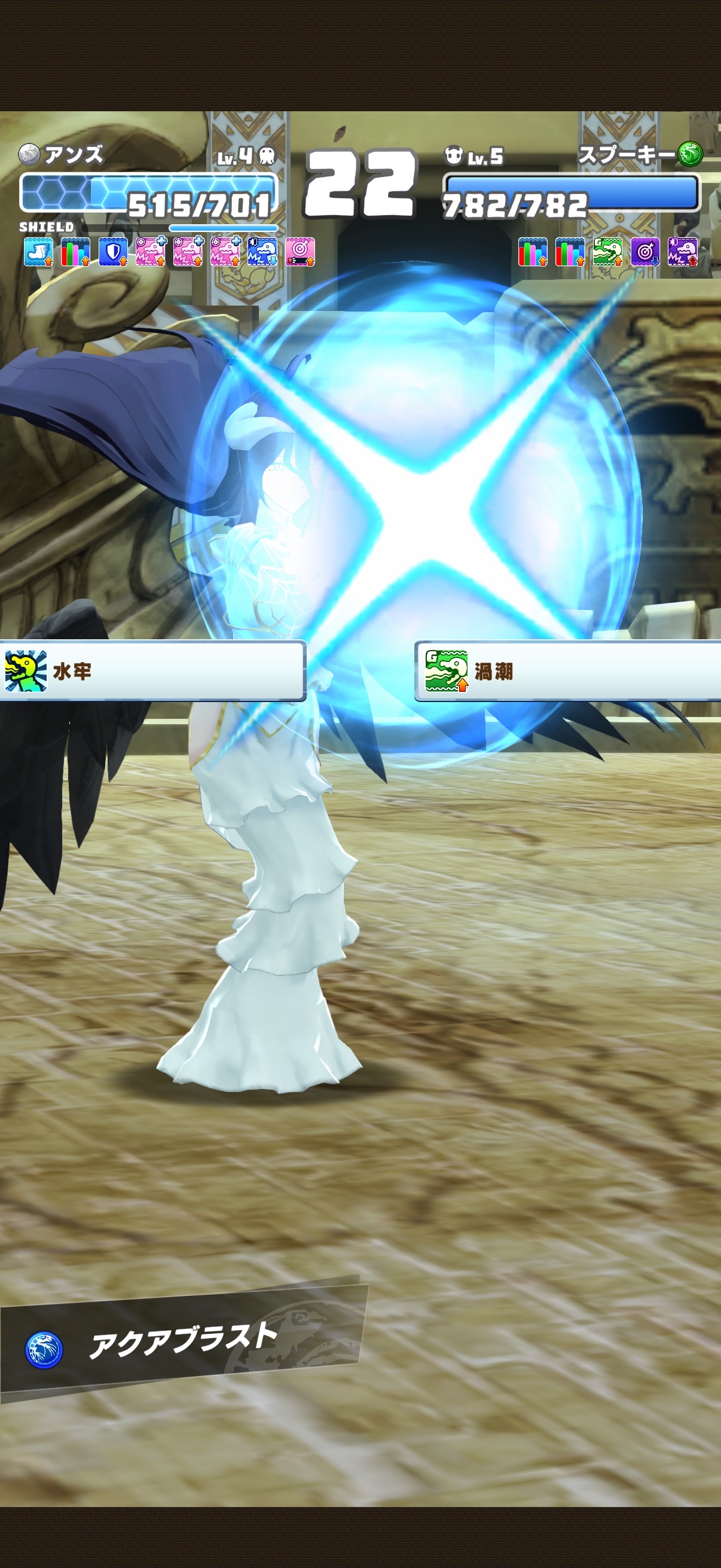Select the 水牢 skill banner

click(x=152, y=671)
